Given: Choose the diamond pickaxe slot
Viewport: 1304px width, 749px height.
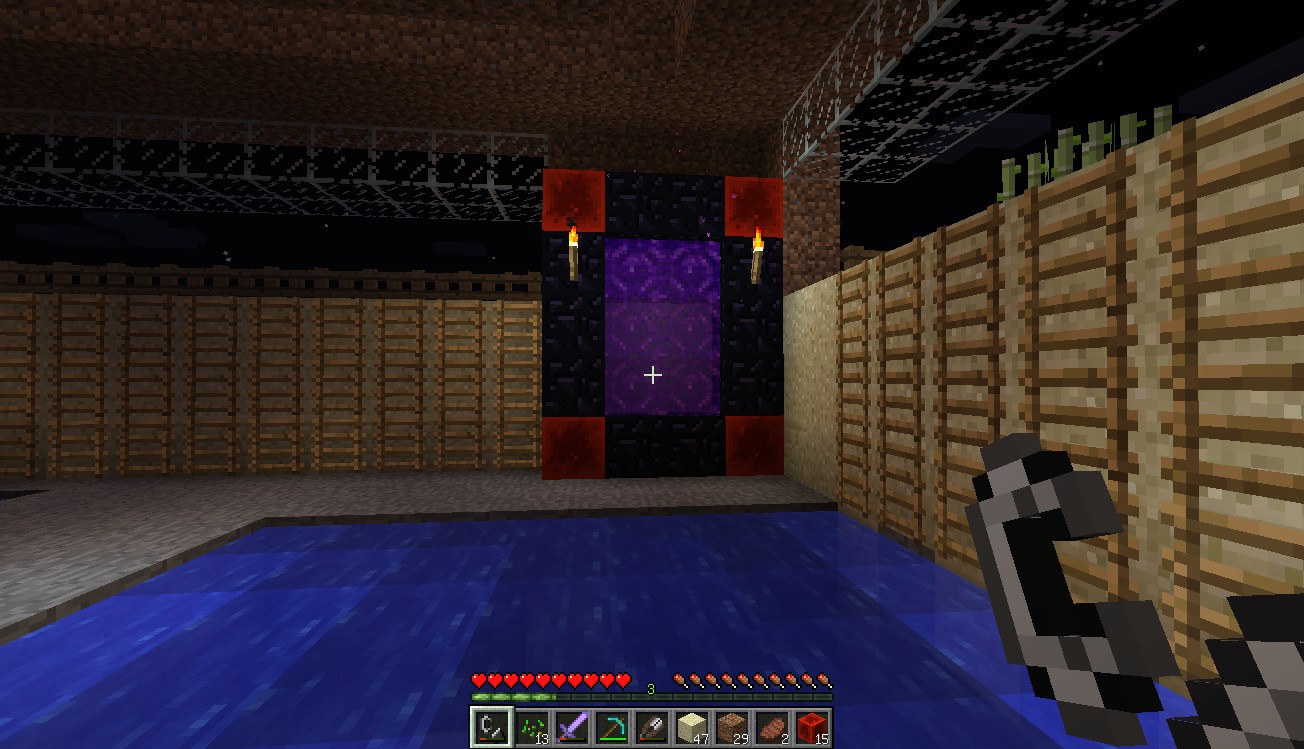Looking at the screenshot, I should coord(611,727).
